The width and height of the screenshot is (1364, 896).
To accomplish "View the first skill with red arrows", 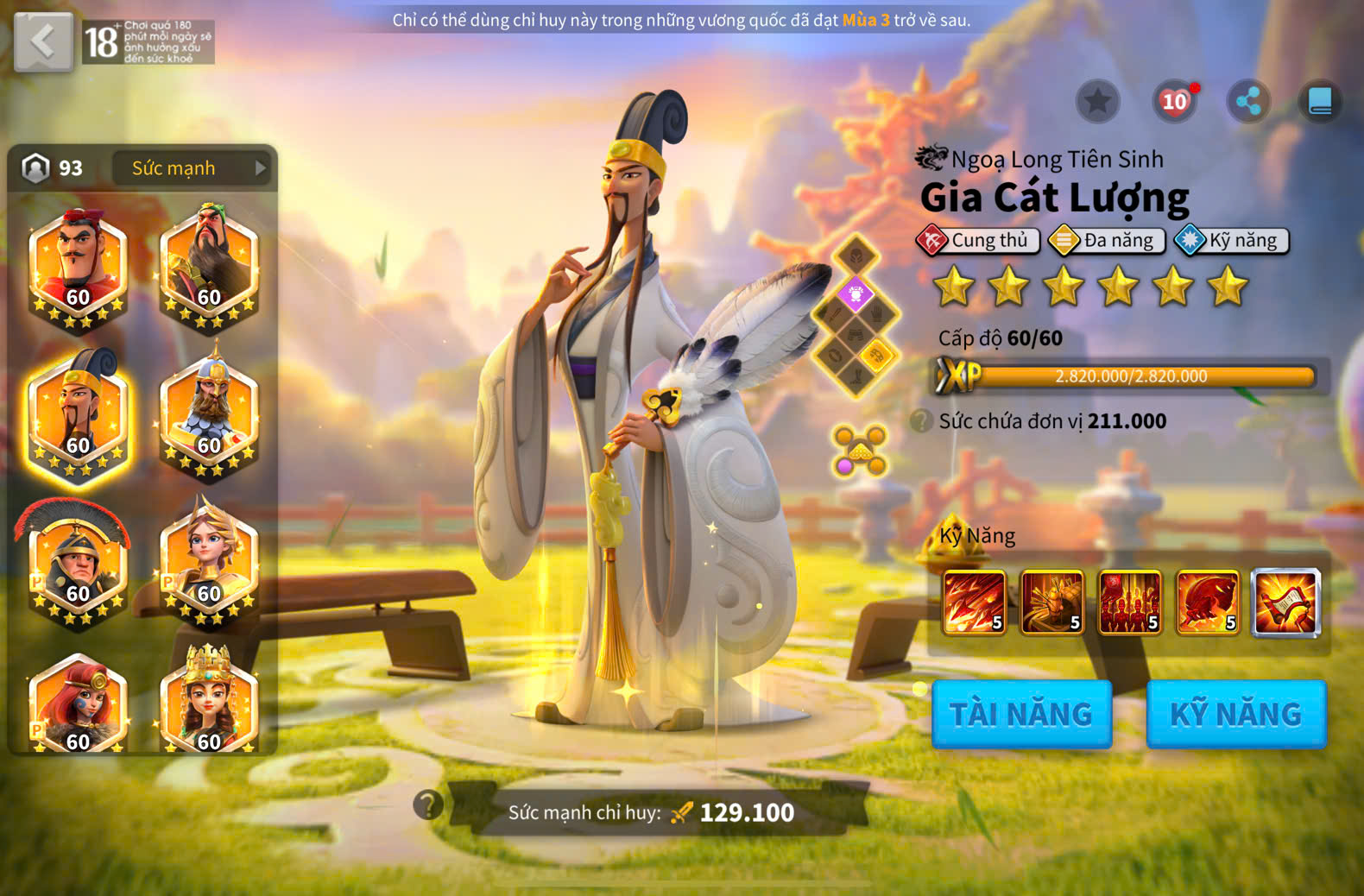I will (975, 603).
